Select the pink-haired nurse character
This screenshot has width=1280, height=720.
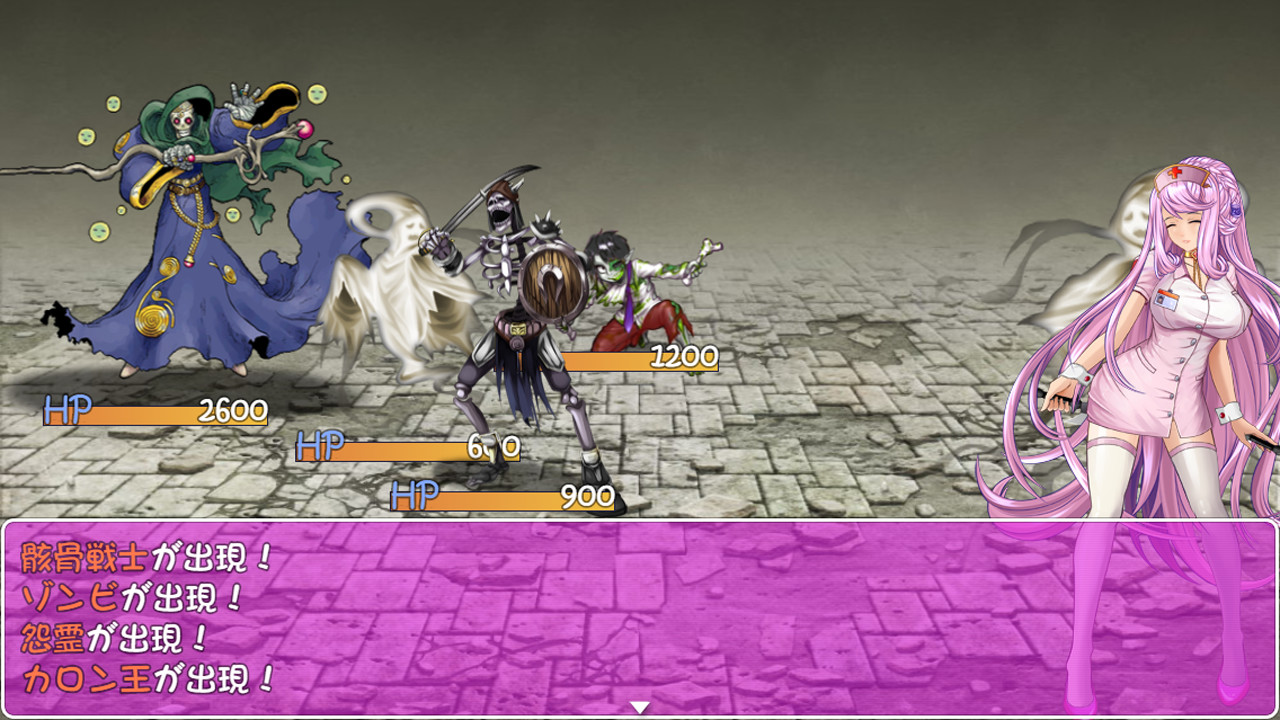point(1180,330)
